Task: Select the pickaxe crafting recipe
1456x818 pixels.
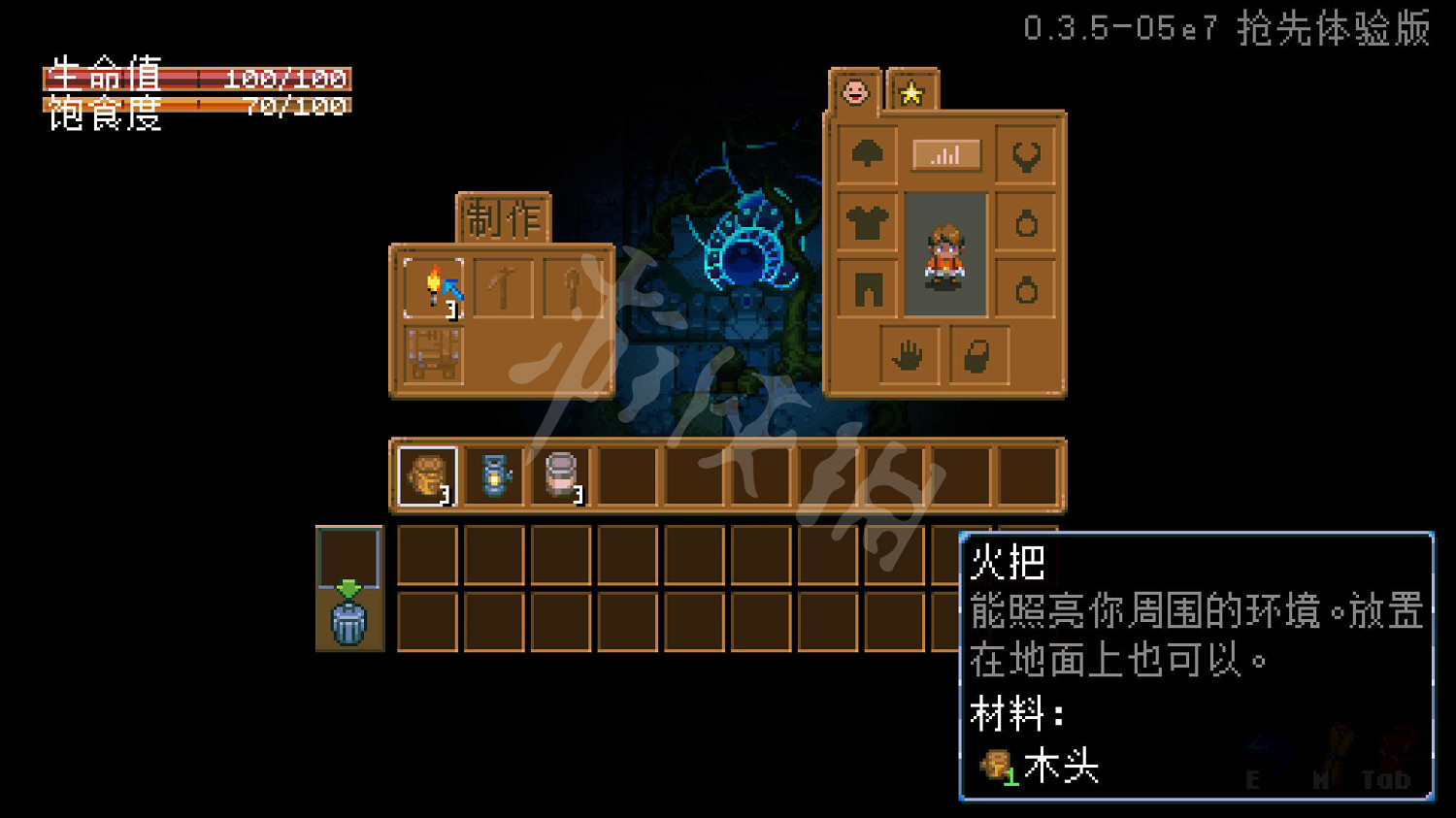Action: coord(504,286)
